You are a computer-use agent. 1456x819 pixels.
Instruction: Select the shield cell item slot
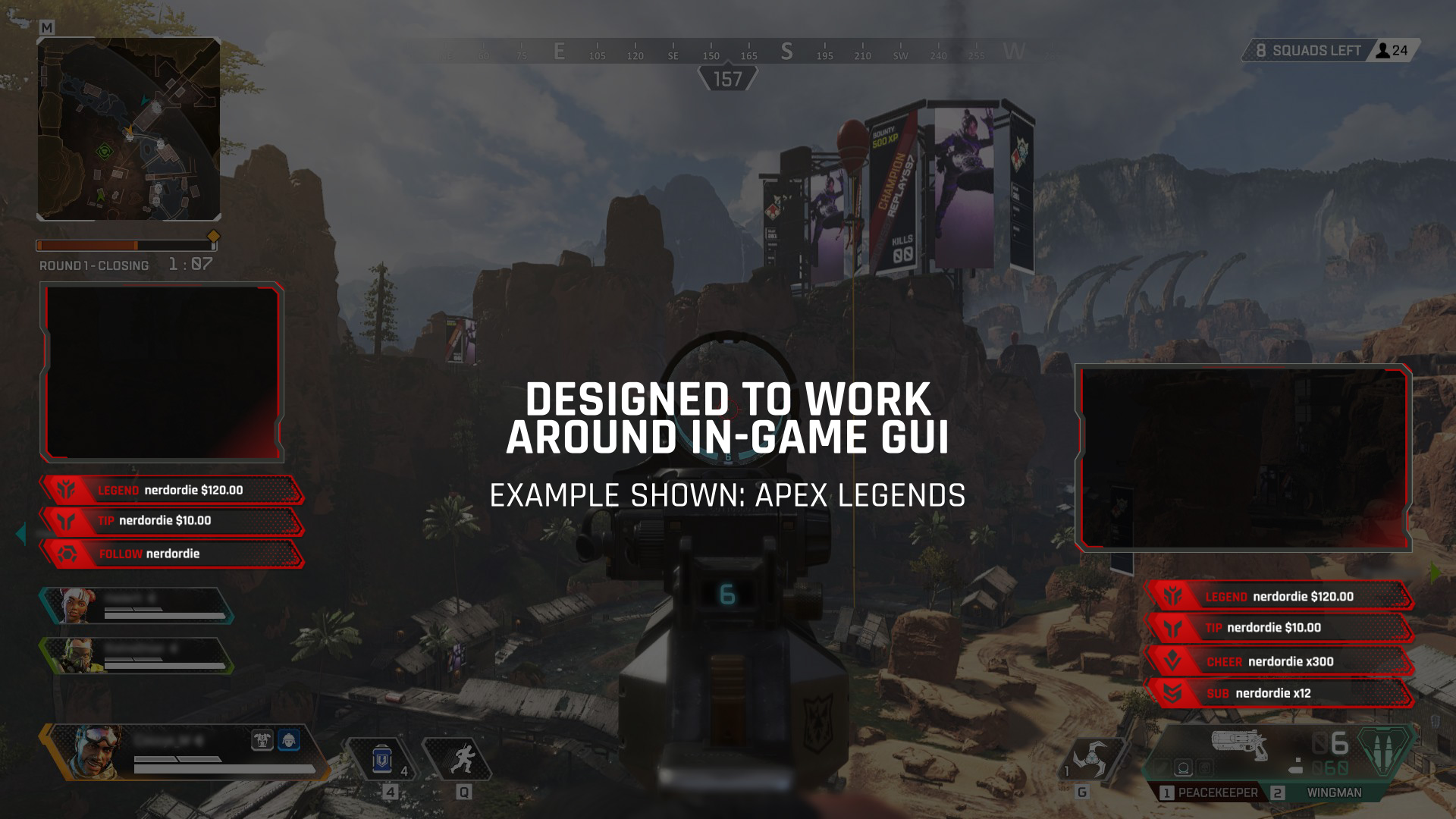[381, 759]
